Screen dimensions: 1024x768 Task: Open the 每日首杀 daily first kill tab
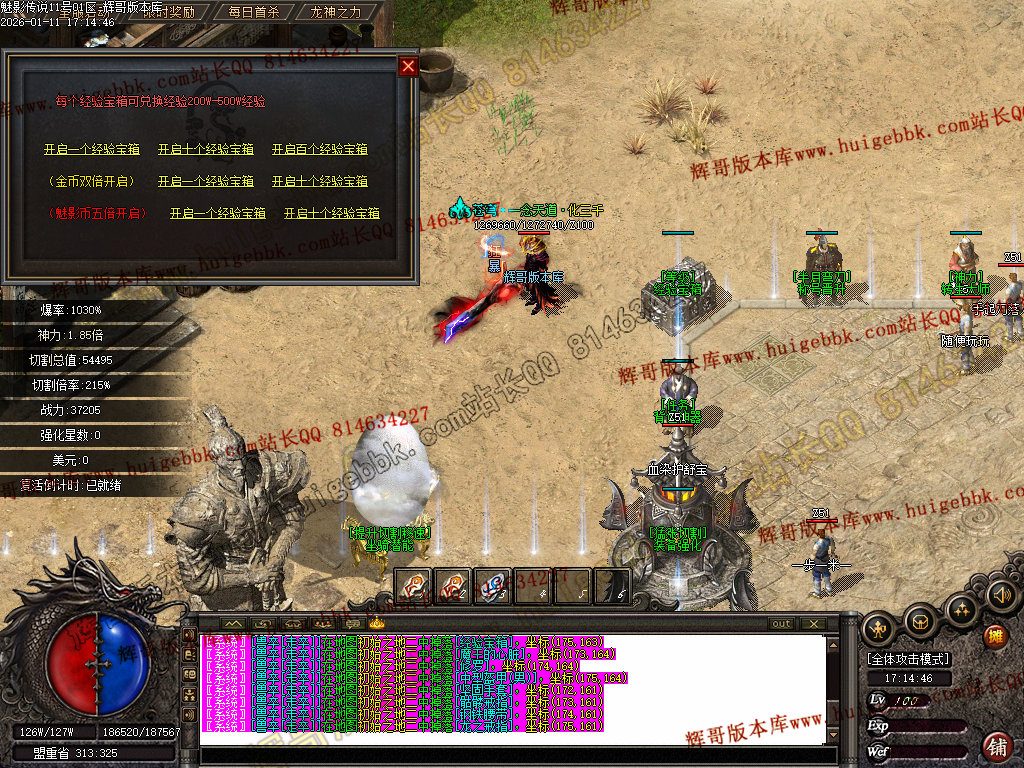pyautogui.click(x=254, y=12)
